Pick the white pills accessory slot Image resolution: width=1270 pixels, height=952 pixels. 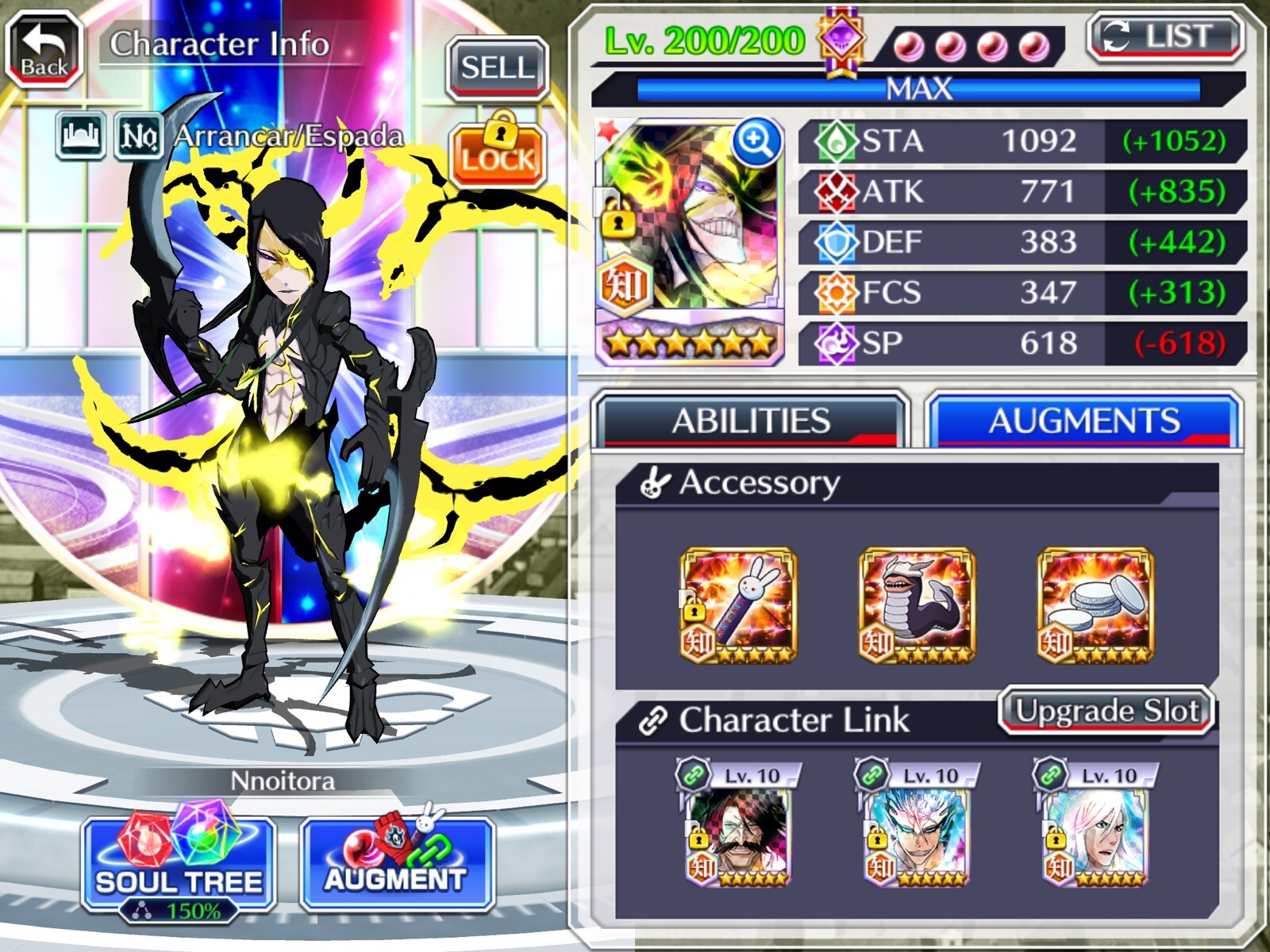1095,606
